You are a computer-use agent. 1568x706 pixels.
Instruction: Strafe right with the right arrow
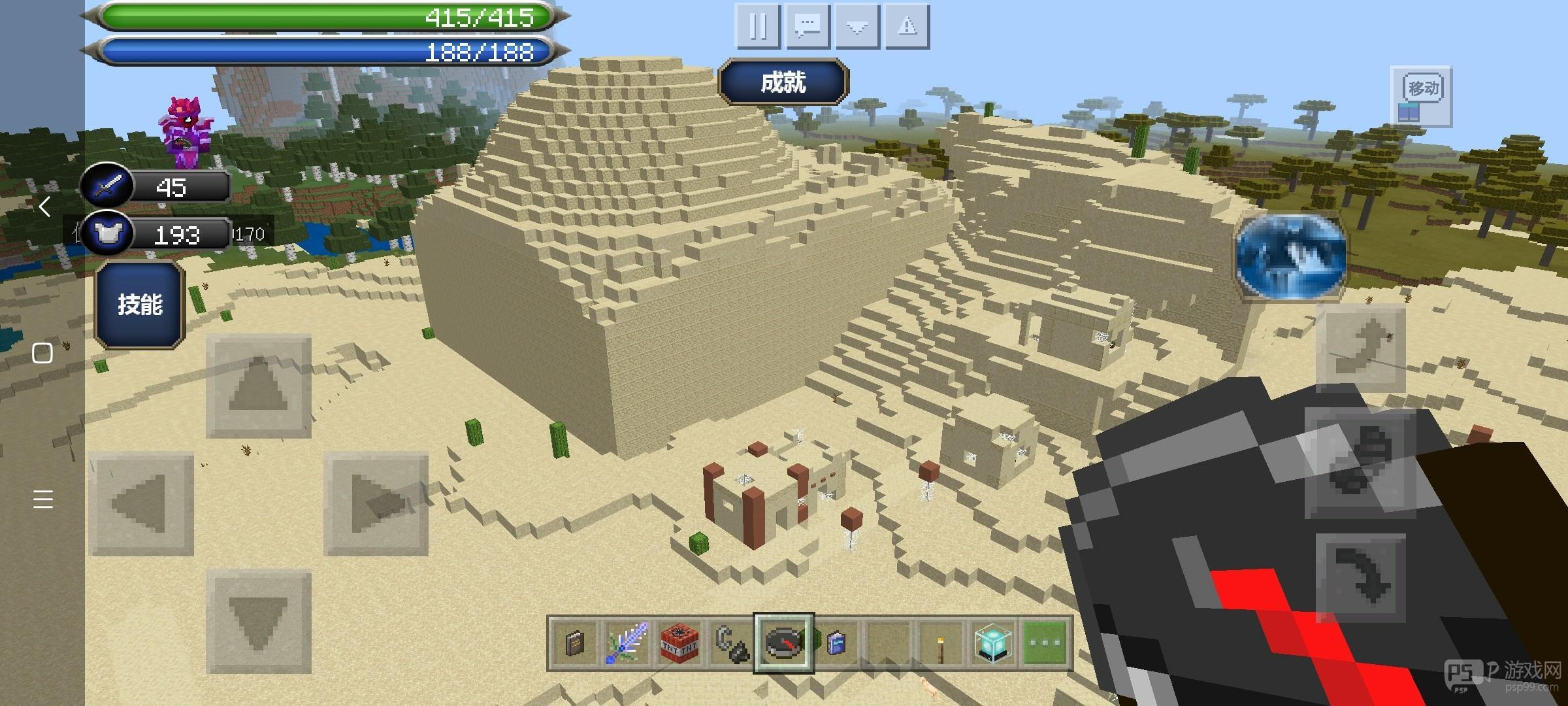click(x=376, y=503)
